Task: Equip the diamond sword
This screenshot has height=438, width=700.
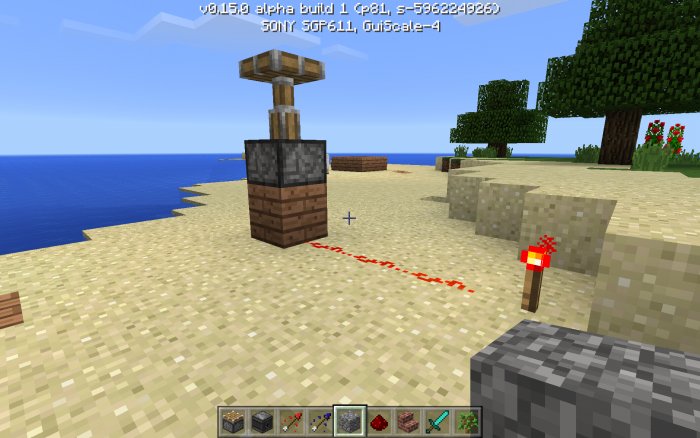Action: click(437, 421)
